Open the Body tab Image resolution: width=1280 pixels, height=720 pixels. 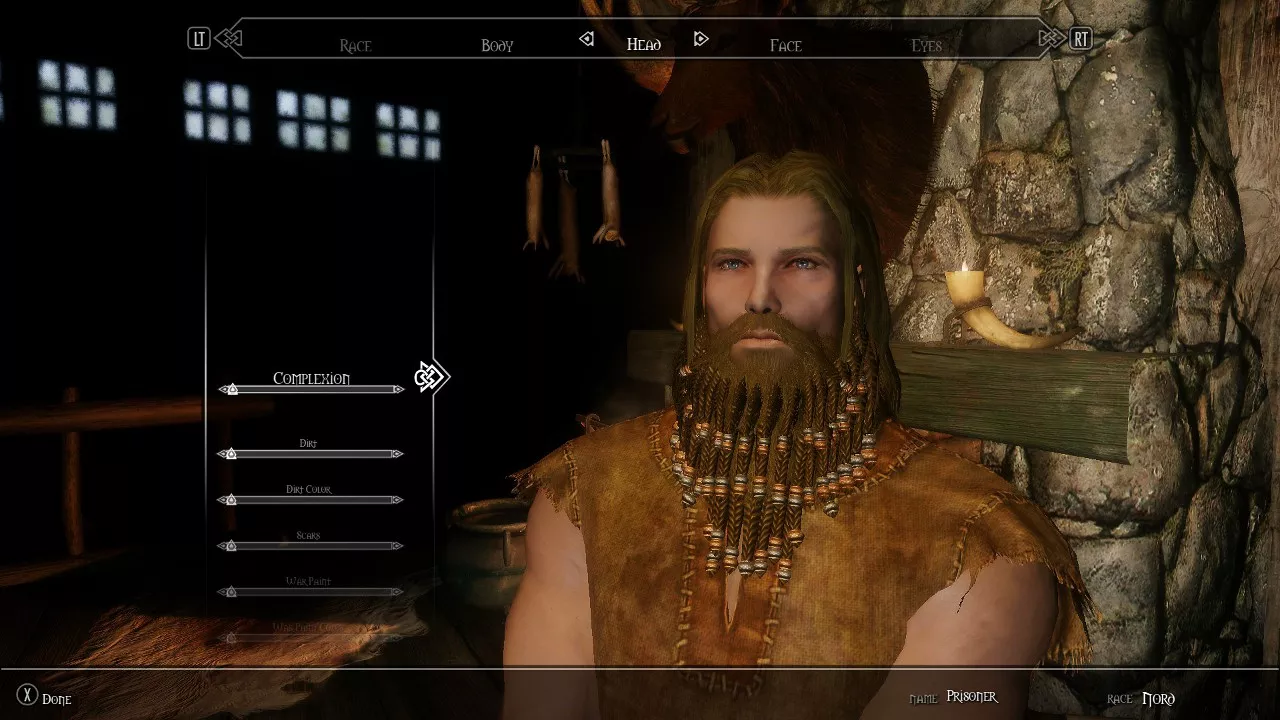pyautogui.click(x=497, y=45)
